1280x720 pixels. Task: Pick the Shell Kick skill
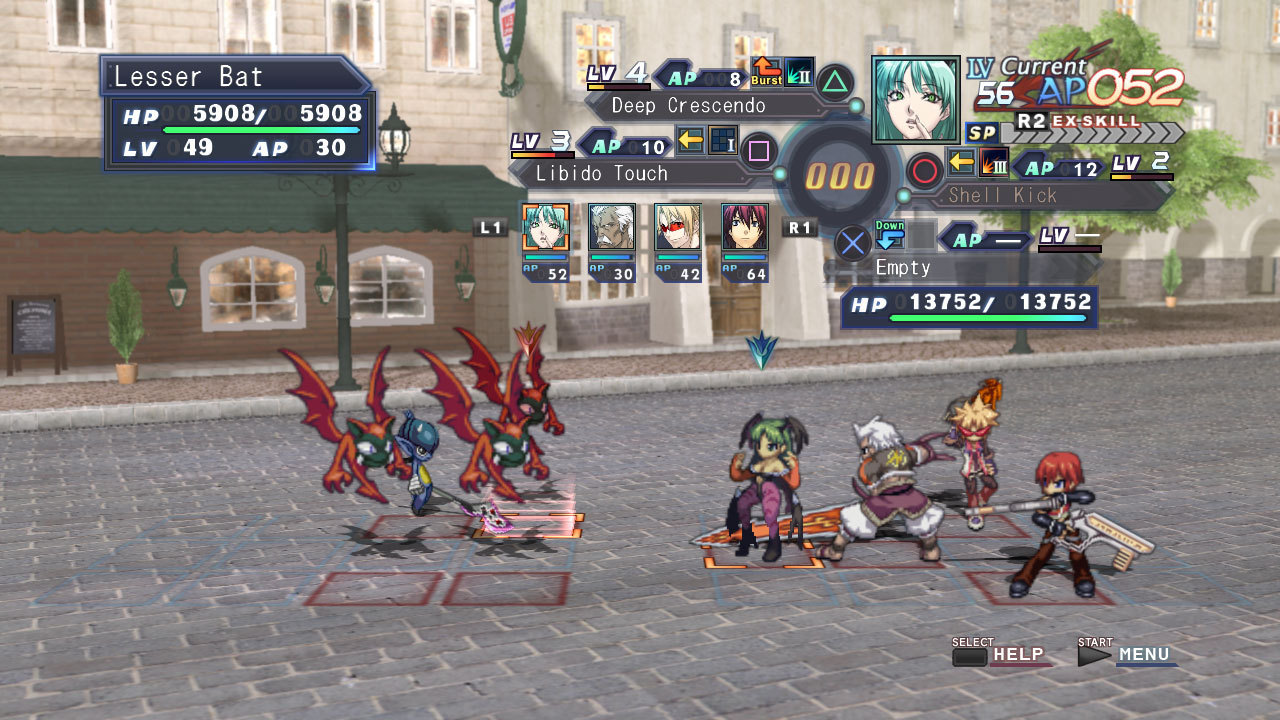(x=1002, y=196)
